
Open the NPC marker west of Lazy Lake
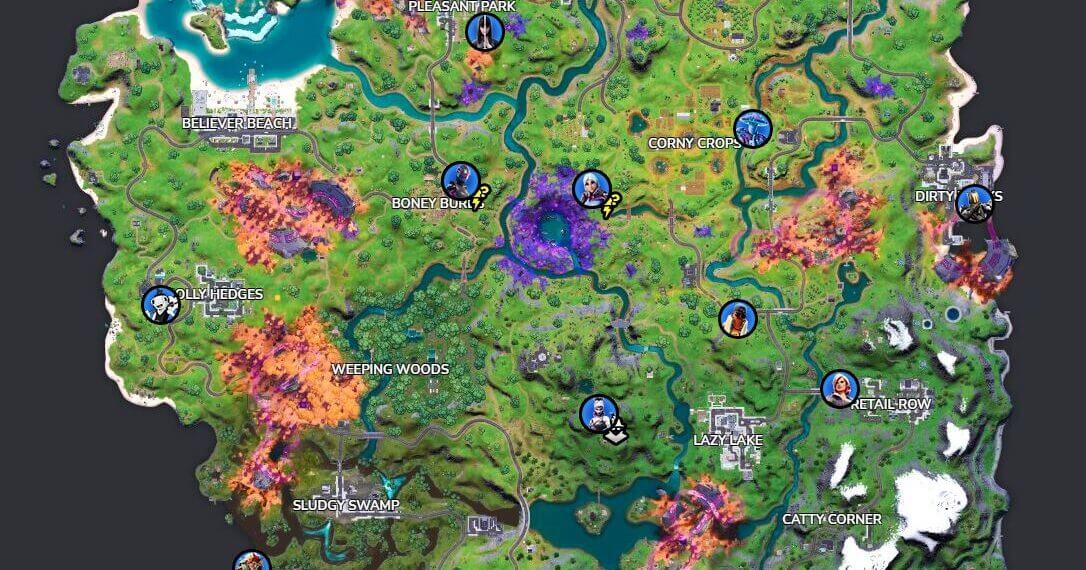pos(599,414)
